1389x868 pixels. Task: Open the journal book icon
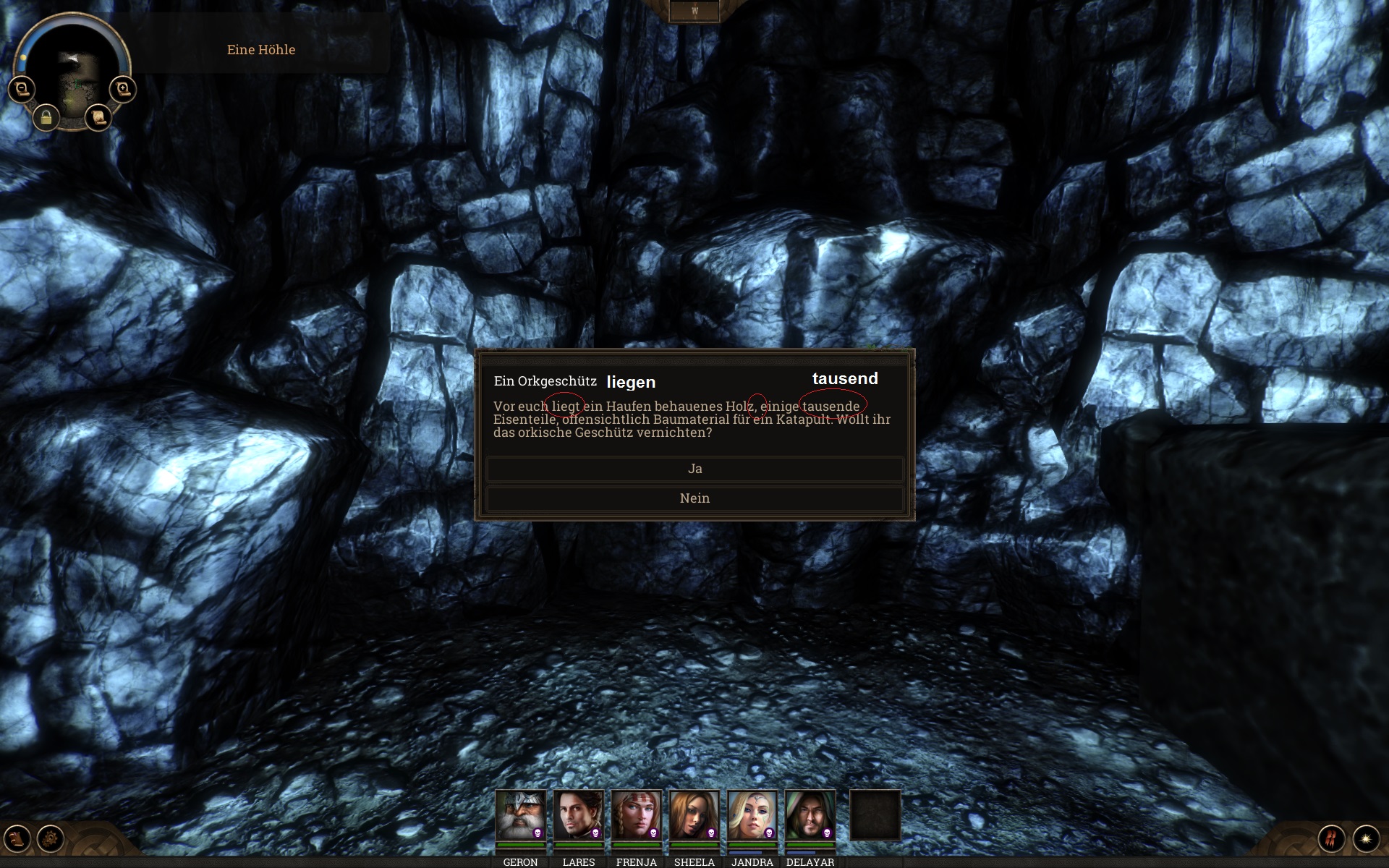pos(17,839)
